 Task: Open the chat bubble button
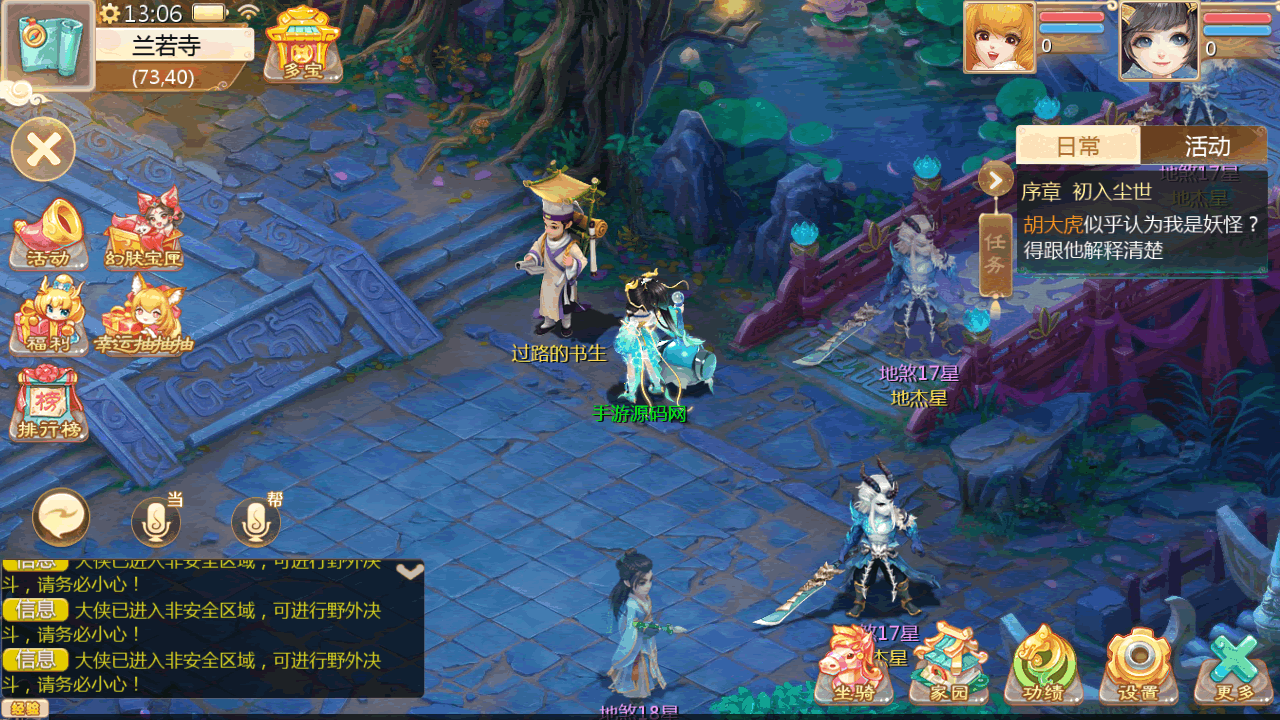[x=61, y=518]
